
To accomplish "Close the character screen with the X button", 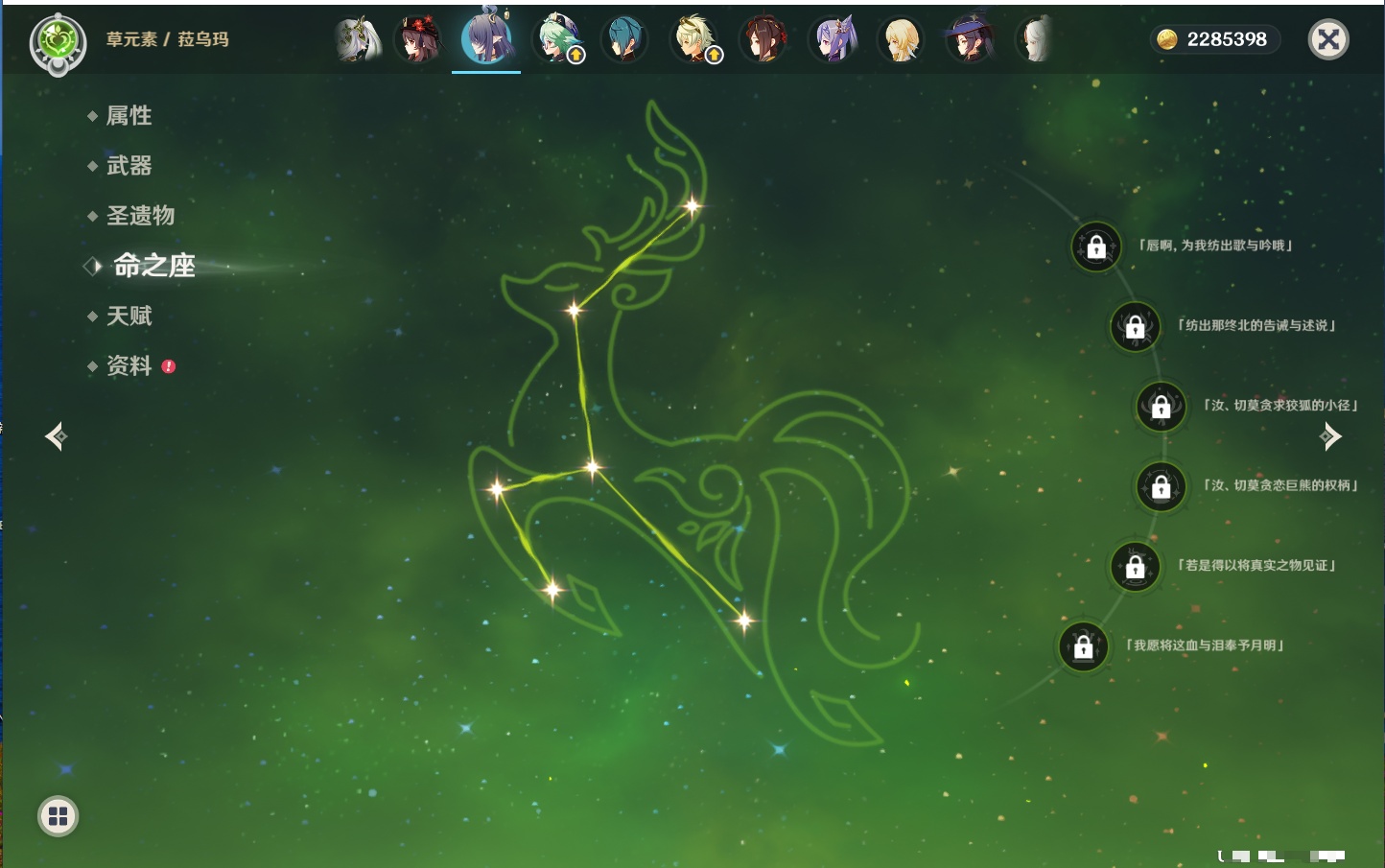I will (1328, 39).
